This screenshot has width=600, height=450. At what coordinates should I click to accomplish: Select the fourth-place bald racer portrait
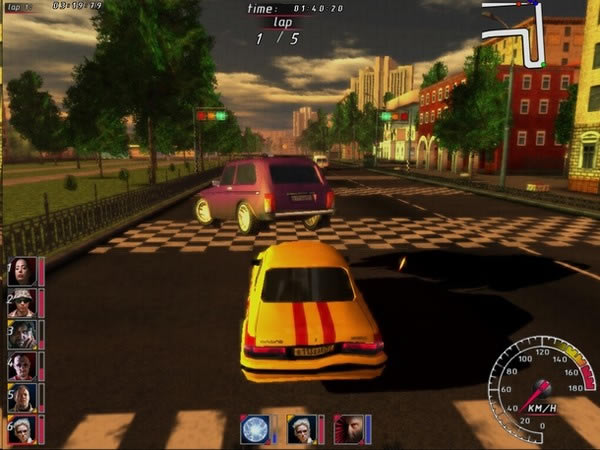click(23, 366)
